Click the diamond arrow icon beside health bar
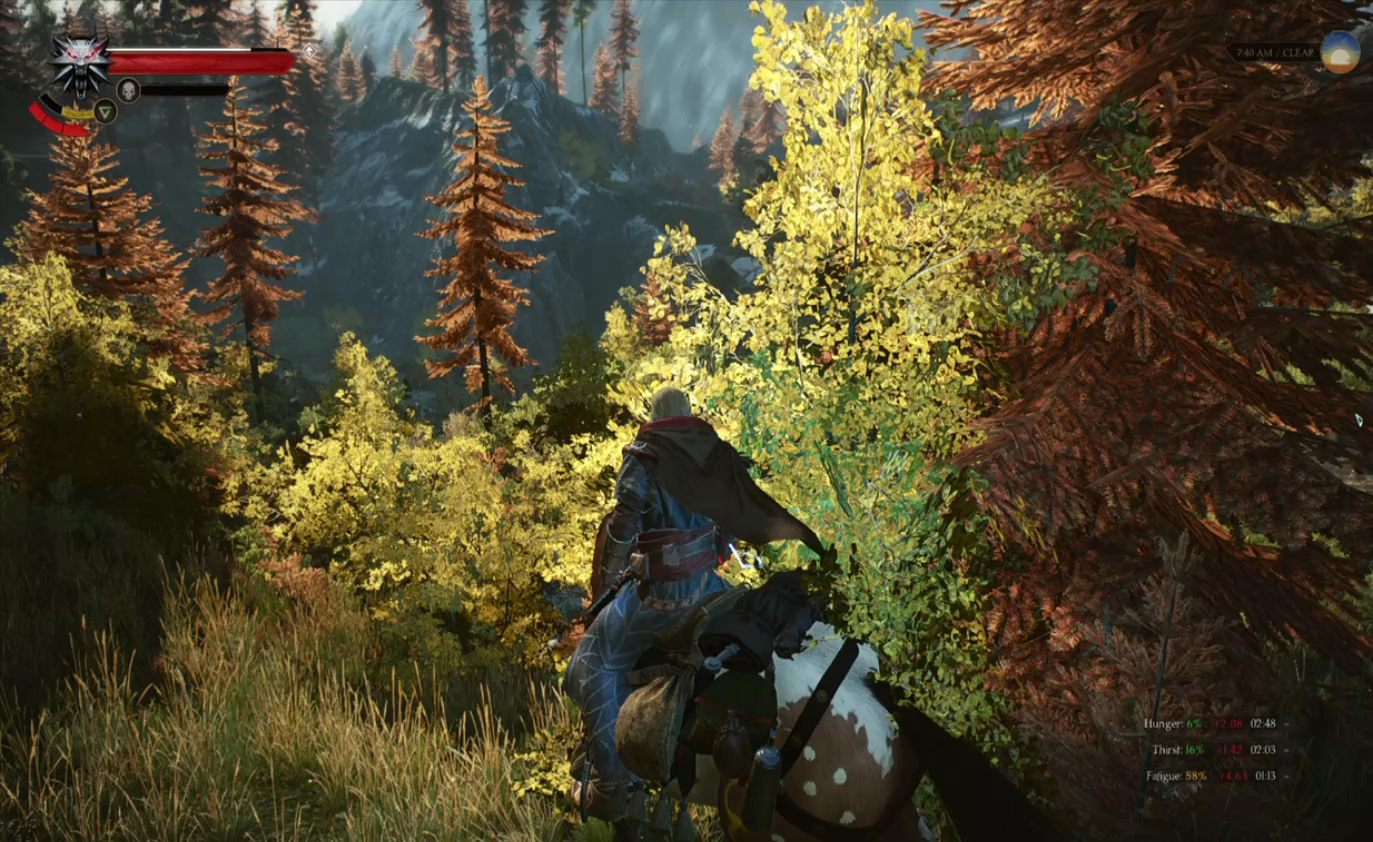This screenshot has width=1373, height=842. click(x=310, y=49)
